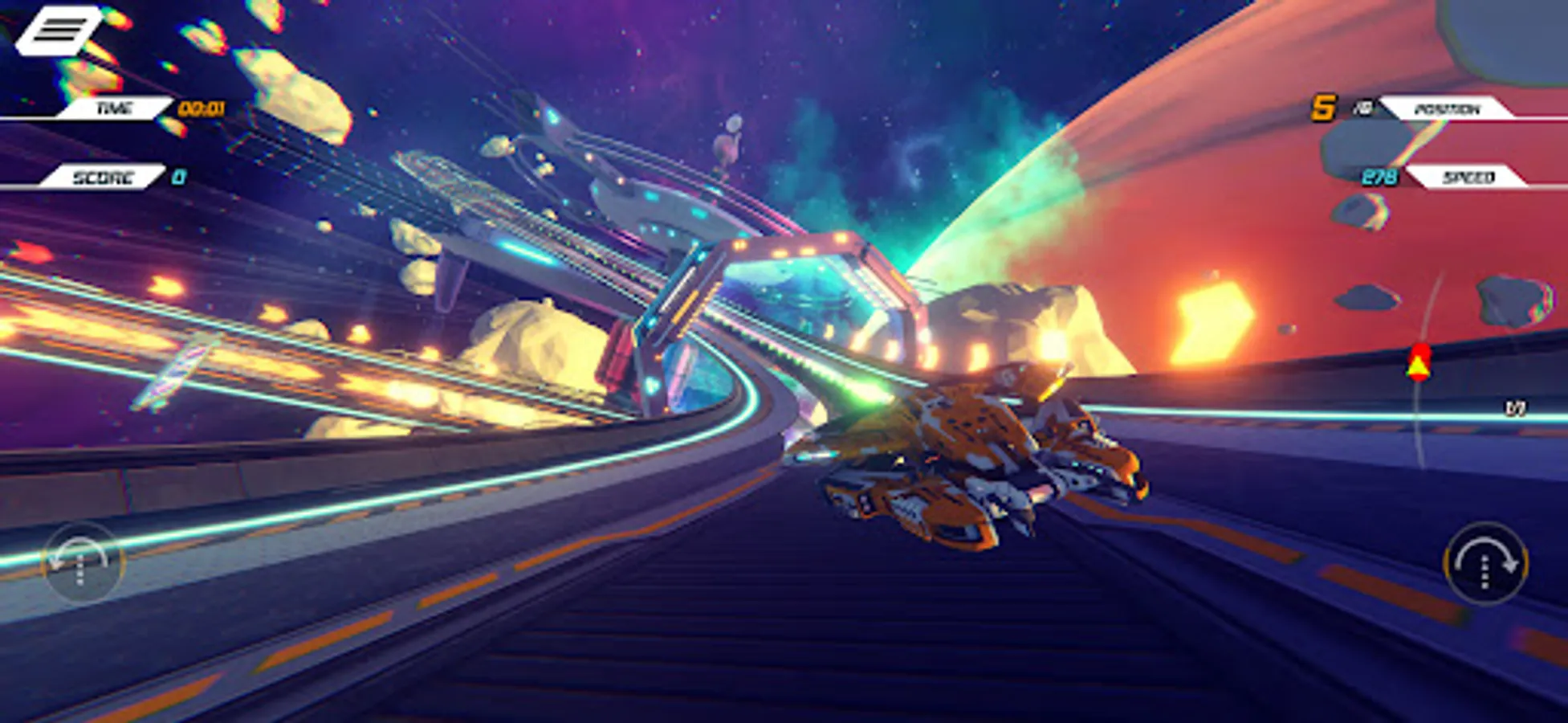Click the score value 0
Screen dimensions: 1568x723
[x=177, y=178]
